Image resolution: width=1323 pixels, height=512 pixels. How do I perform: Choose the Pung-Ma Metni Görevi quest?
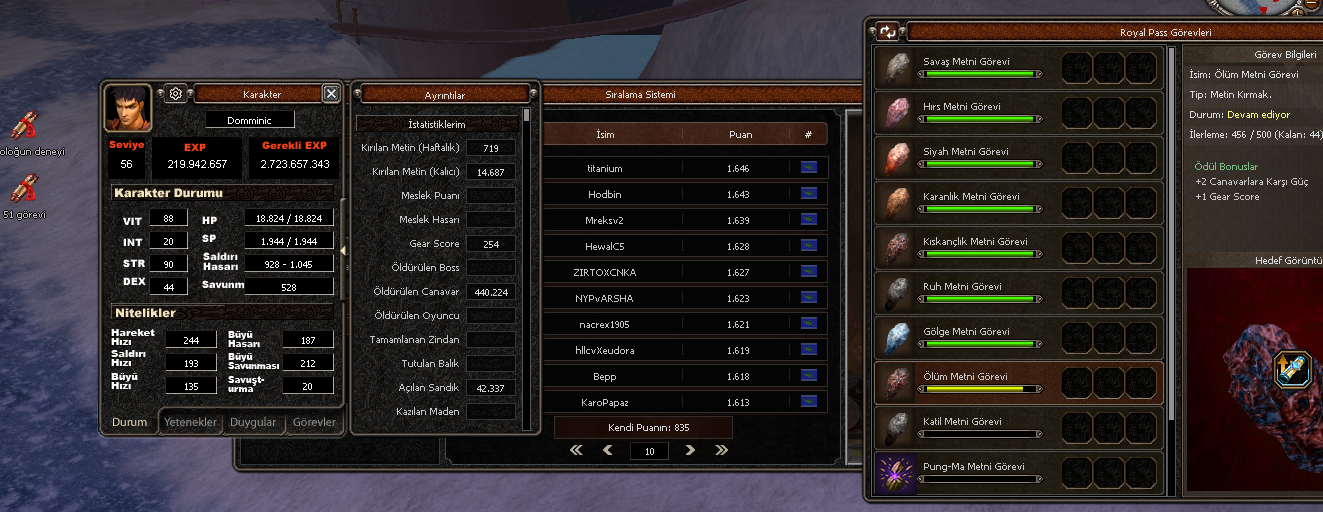(x=1019, y=472)
